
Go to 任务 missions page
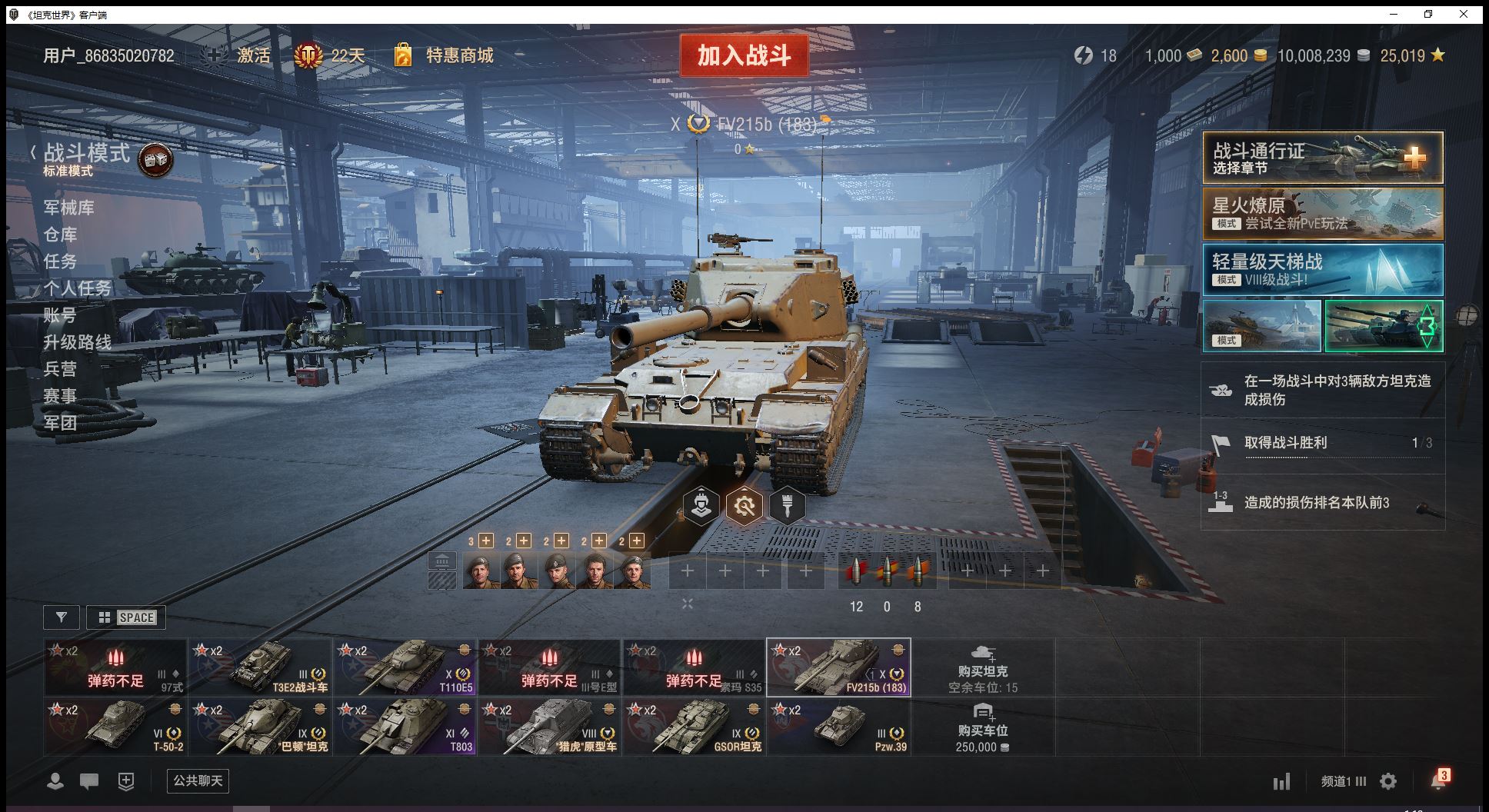[x=61, y=261]
